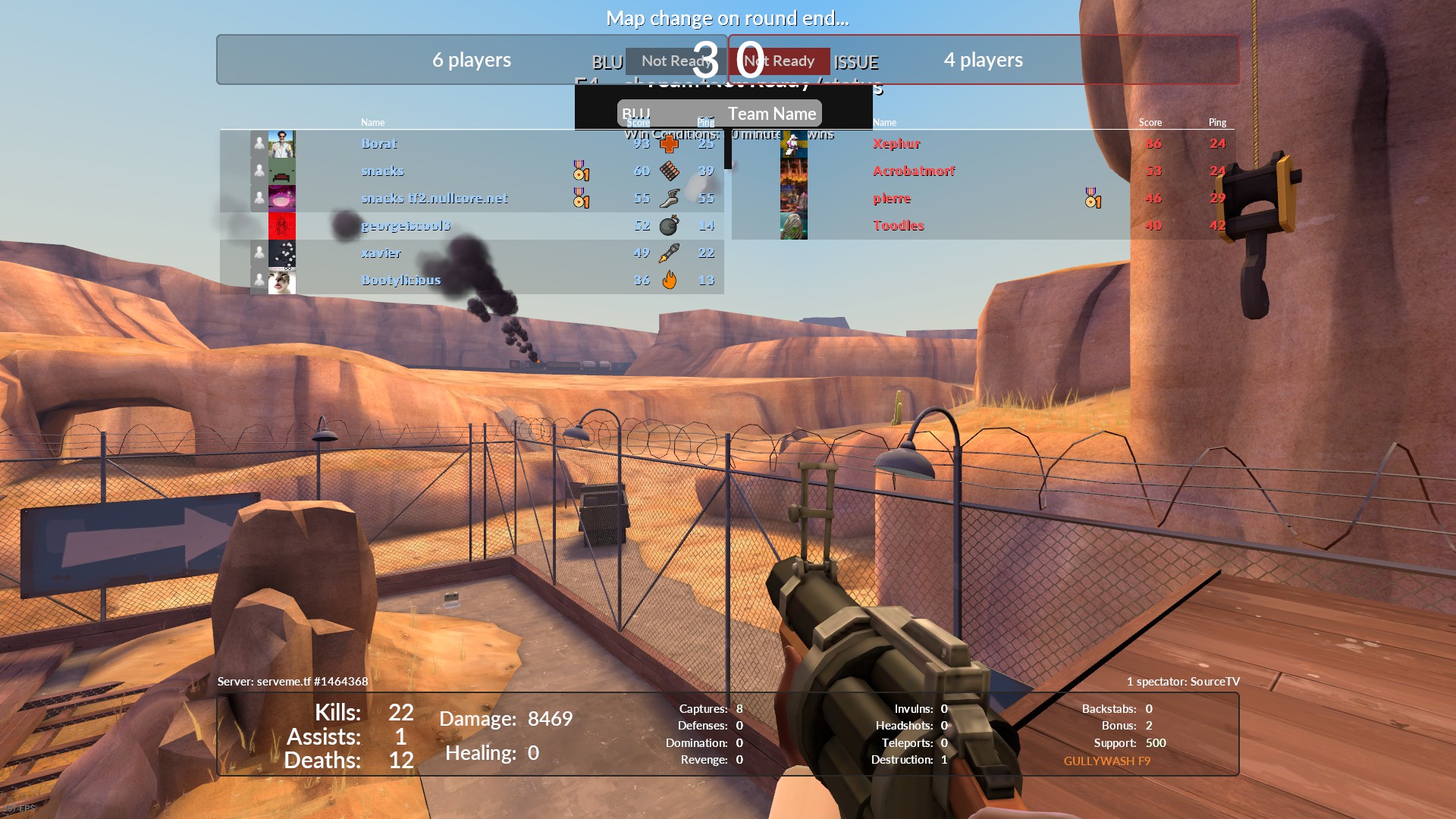Click the snacks tf2.nullcore.net player row
The image size is (1456, 819).
[x=434, y=198]
